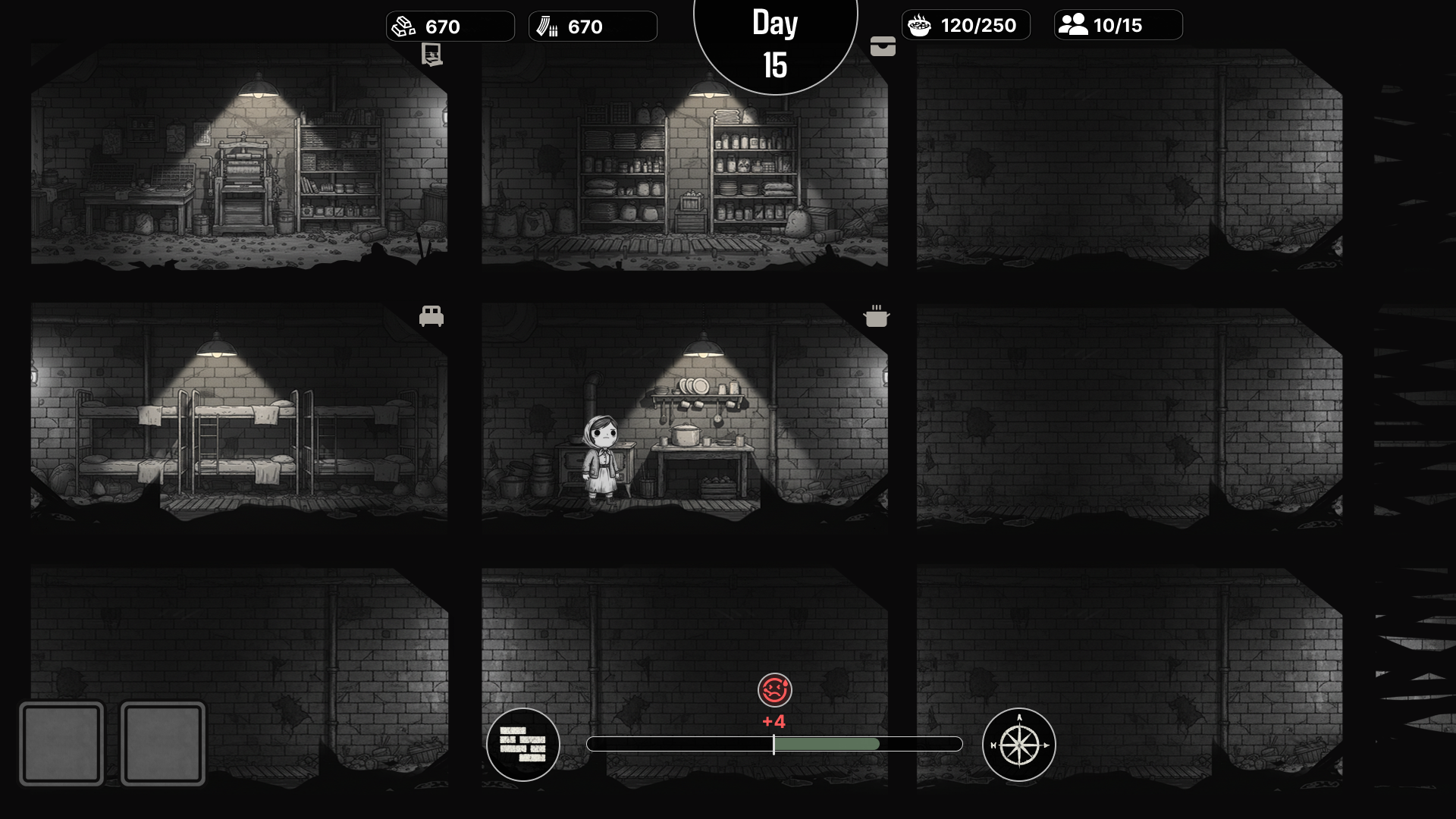Click the storage room chest icon
This screenshot has width=1456, height=819.
tap(883, 47)
